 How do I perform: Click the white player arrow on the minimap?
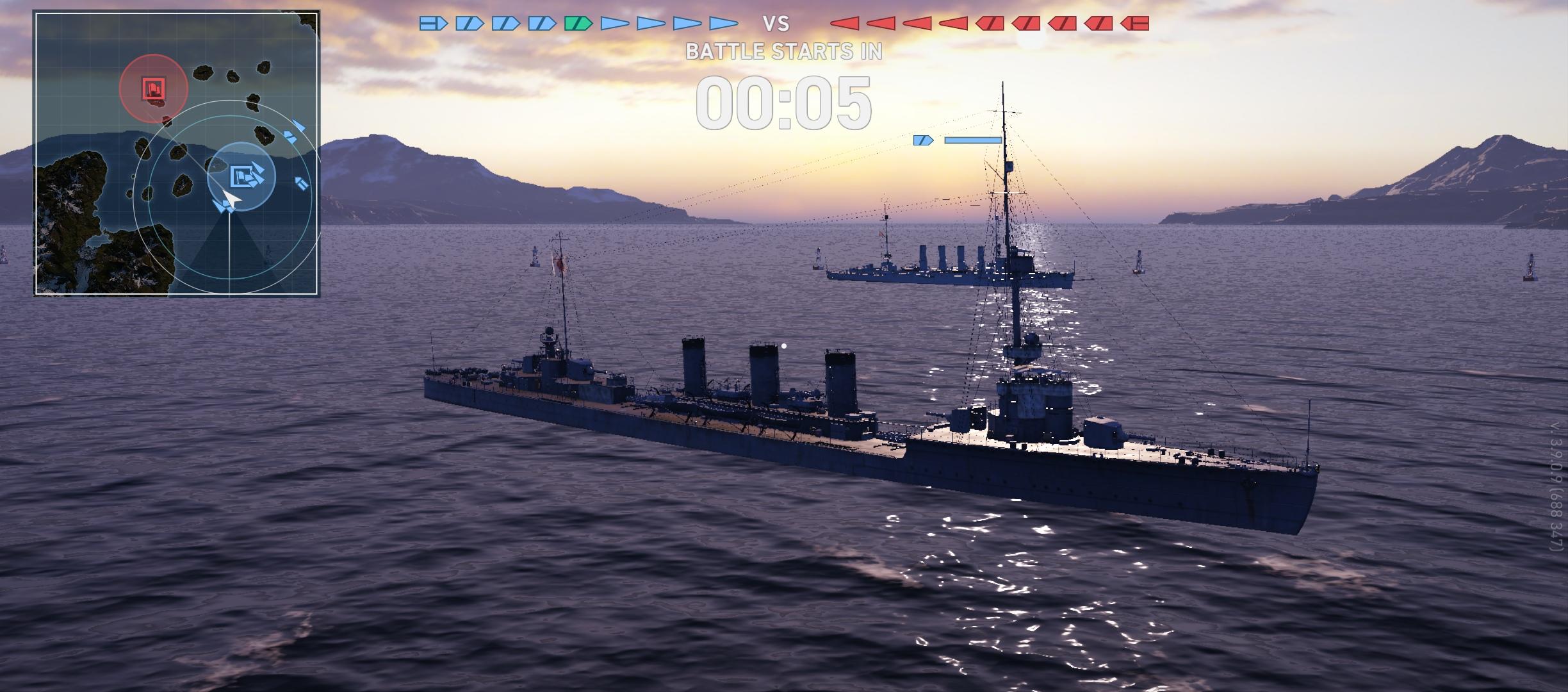(x=231, y=199)
